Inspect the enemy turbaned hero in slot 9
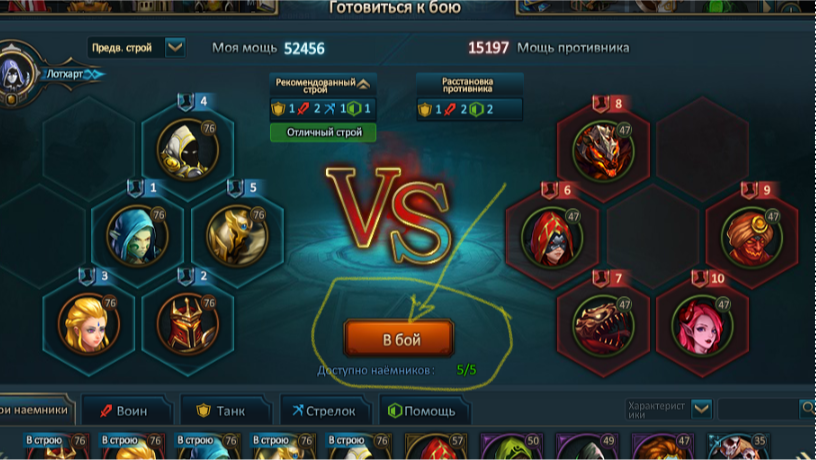The height and width of the screenshot is (460, 816). pos(752,234)
